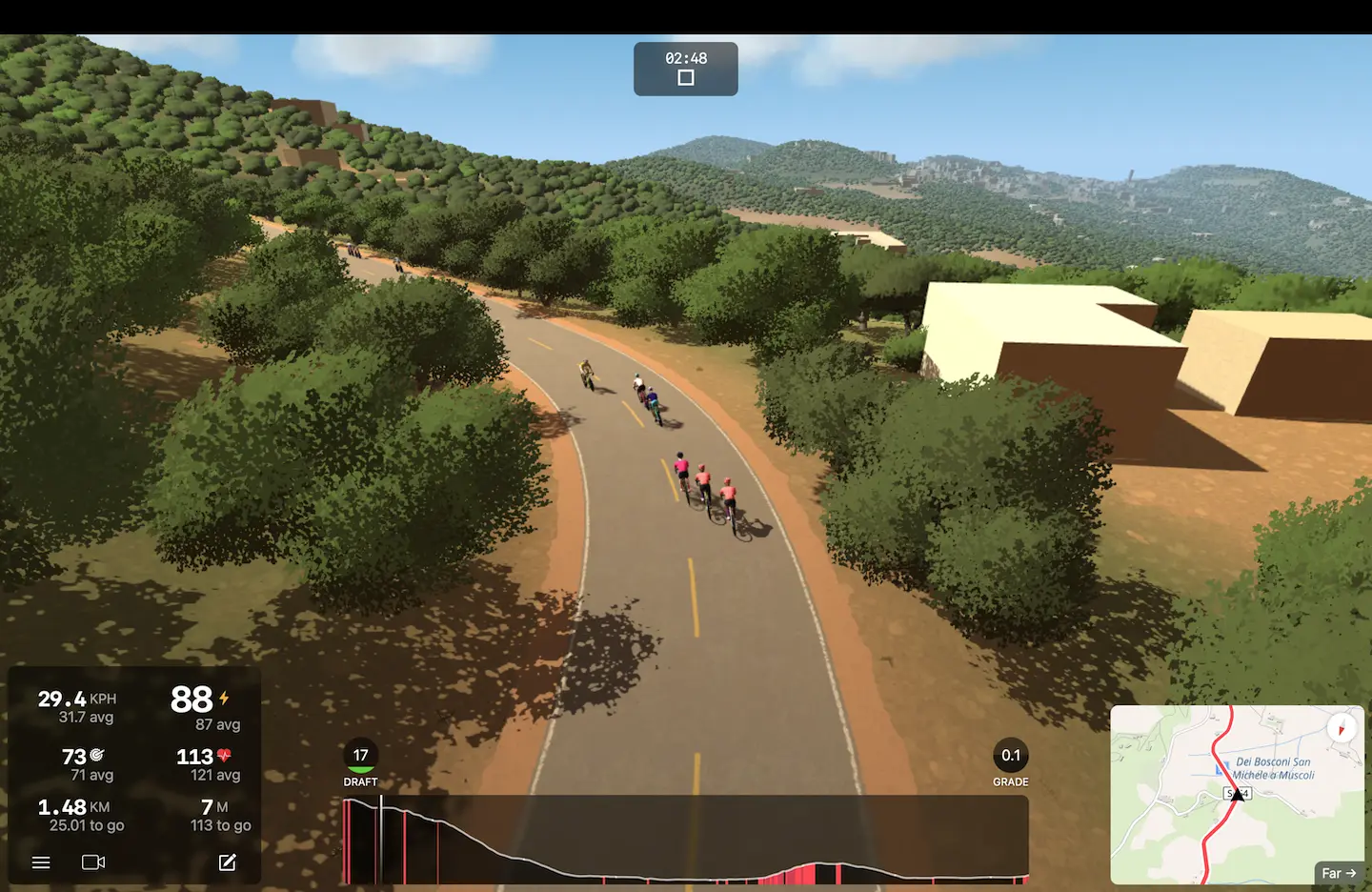Switch the map zoom with the Far button
This screenshot has height=892, width=1372.
pos(1339,873)
